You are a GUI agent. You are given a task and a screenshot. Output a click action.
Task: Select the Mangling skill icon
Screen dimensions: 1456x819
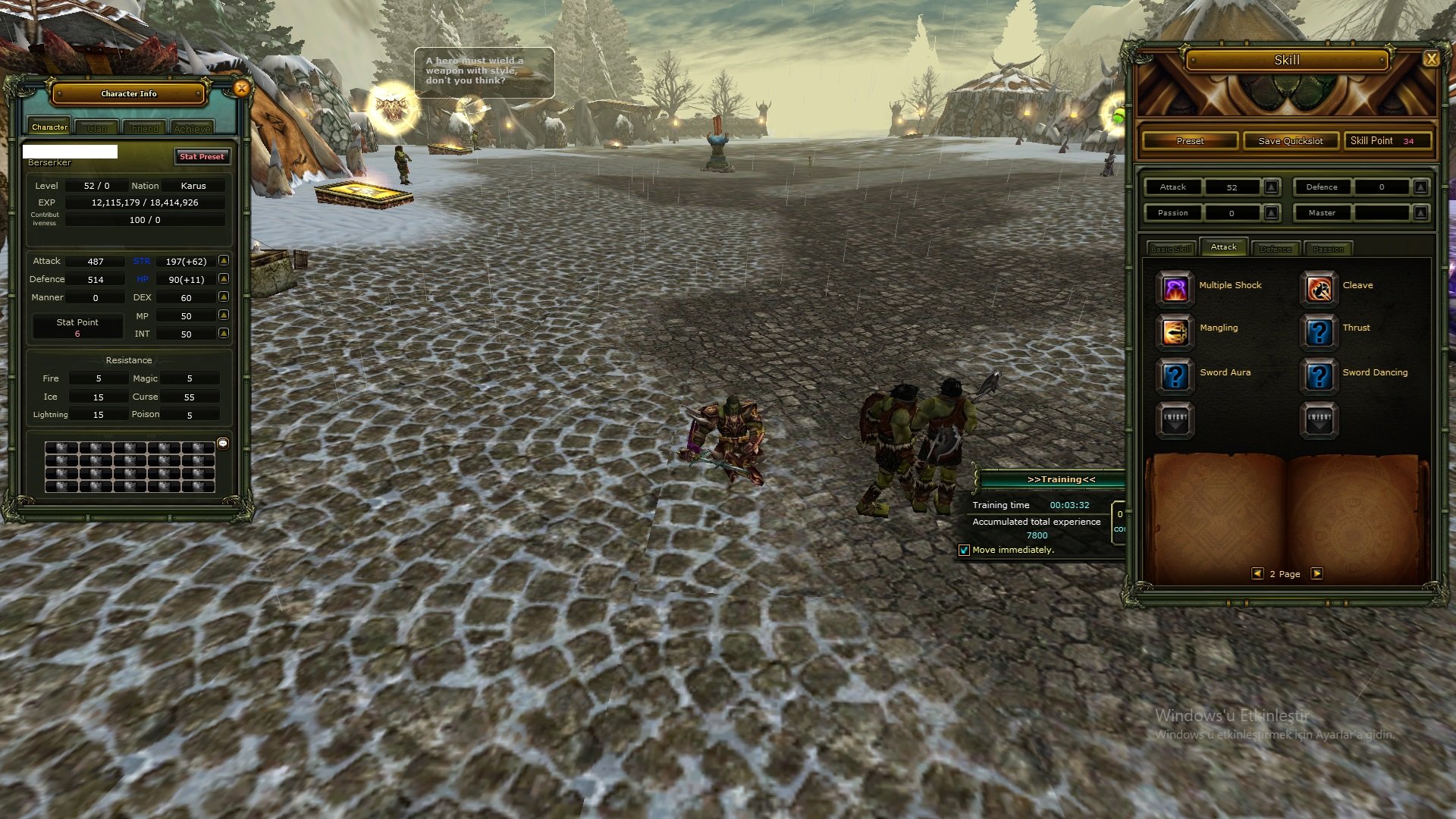click(1175, 331)
